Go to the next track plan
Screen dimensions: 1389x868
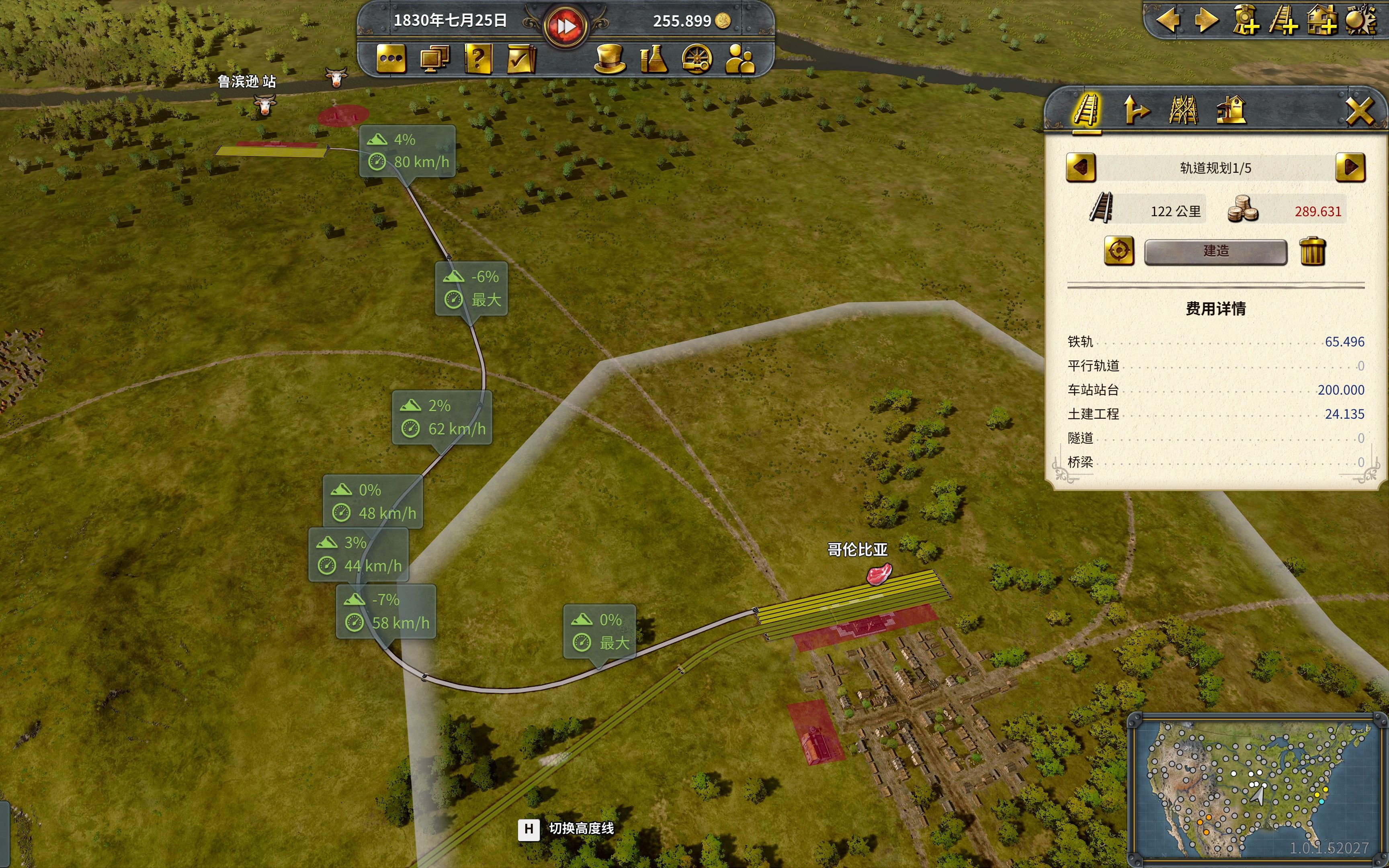(1350, 168)
